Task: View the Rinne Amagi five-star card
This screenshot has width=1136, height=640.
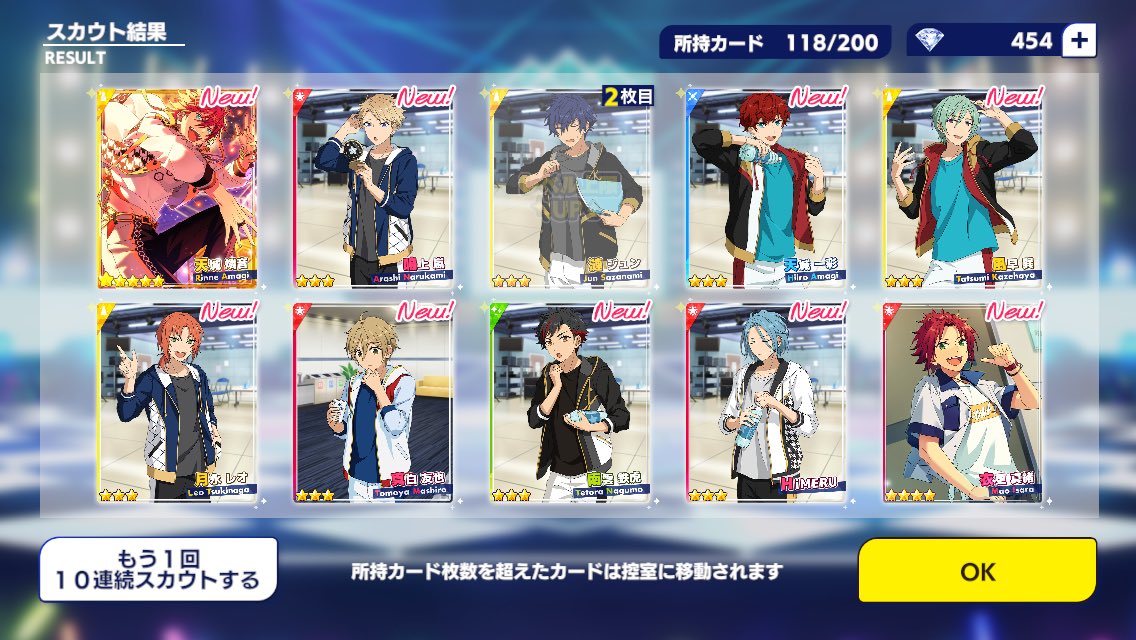Action: click(x=177, y=188)
